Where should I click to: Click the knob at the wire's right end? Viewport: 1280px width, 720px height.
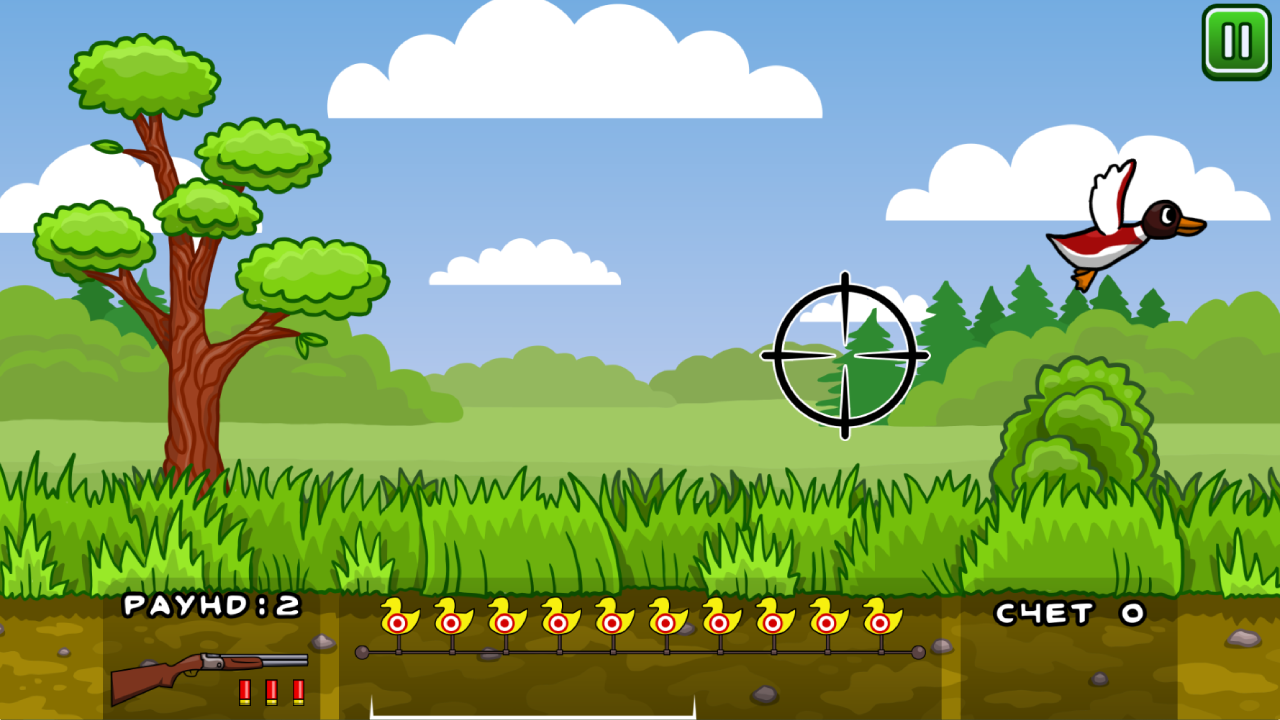[917, 651]
